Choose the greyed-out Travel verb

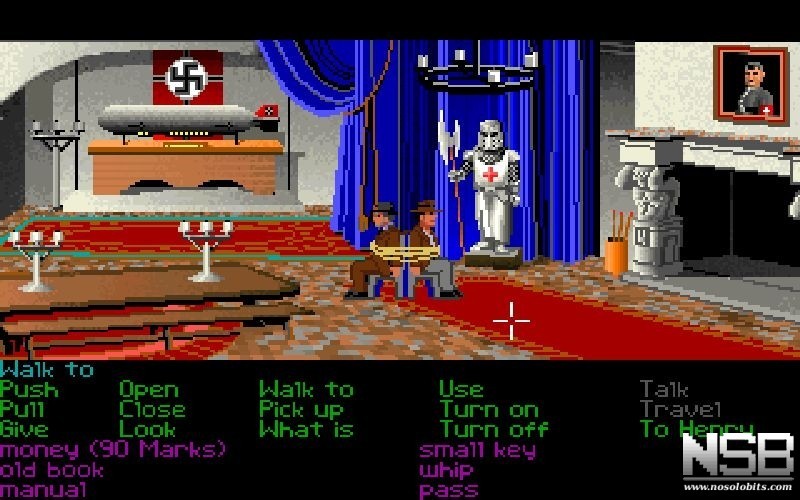tap(680, 410)
